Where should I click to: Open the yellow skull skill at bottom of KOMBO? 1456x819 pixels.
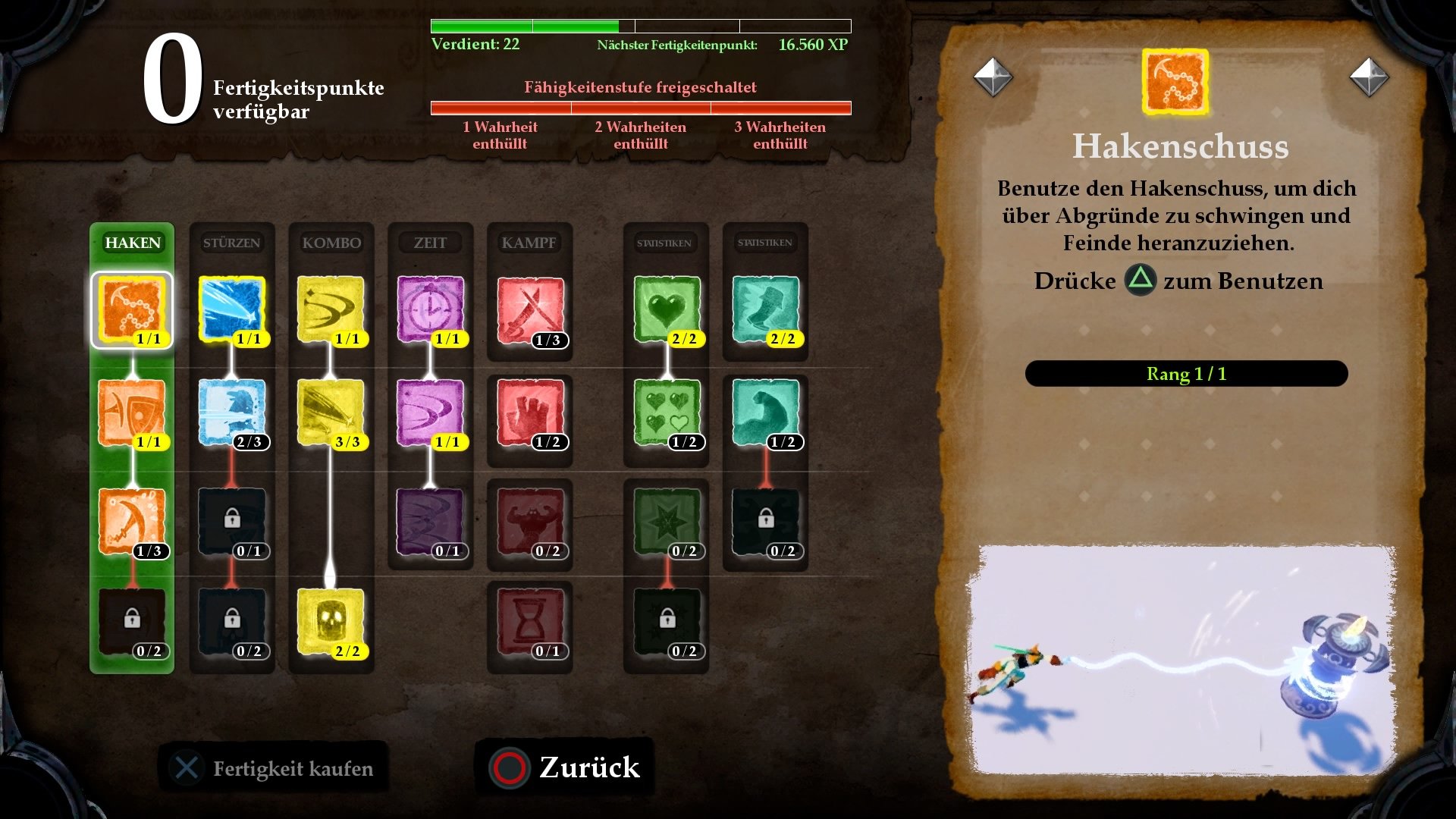point(331,622)
